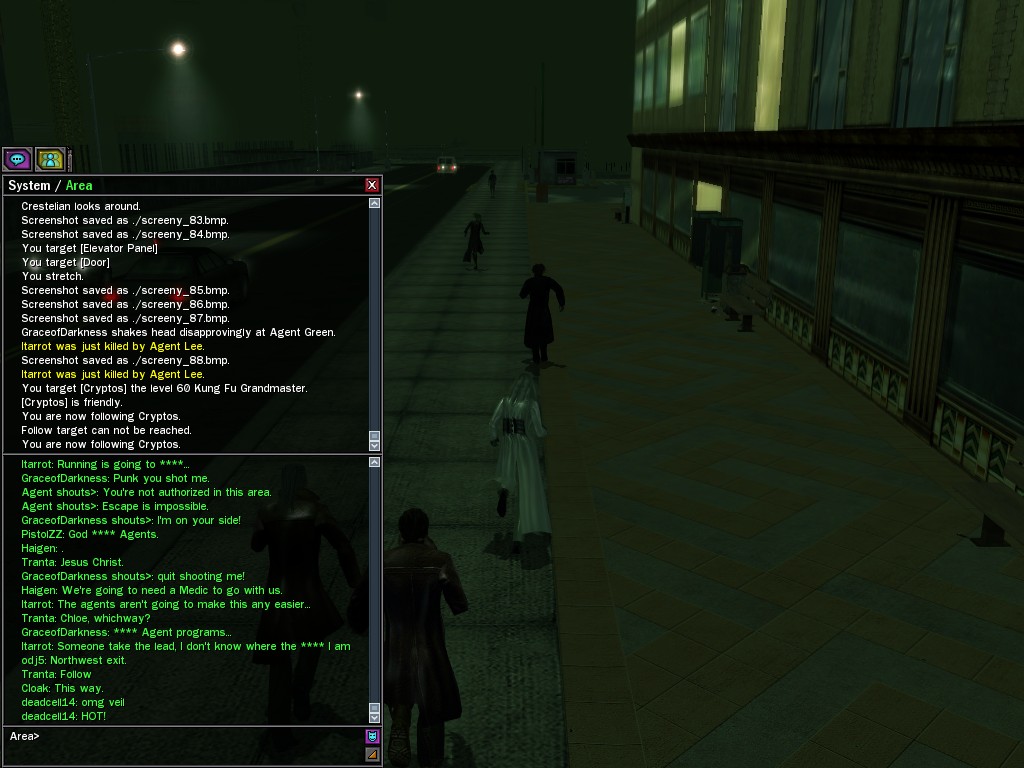Click the chat window resize corner icon

[x=372, y=754]
